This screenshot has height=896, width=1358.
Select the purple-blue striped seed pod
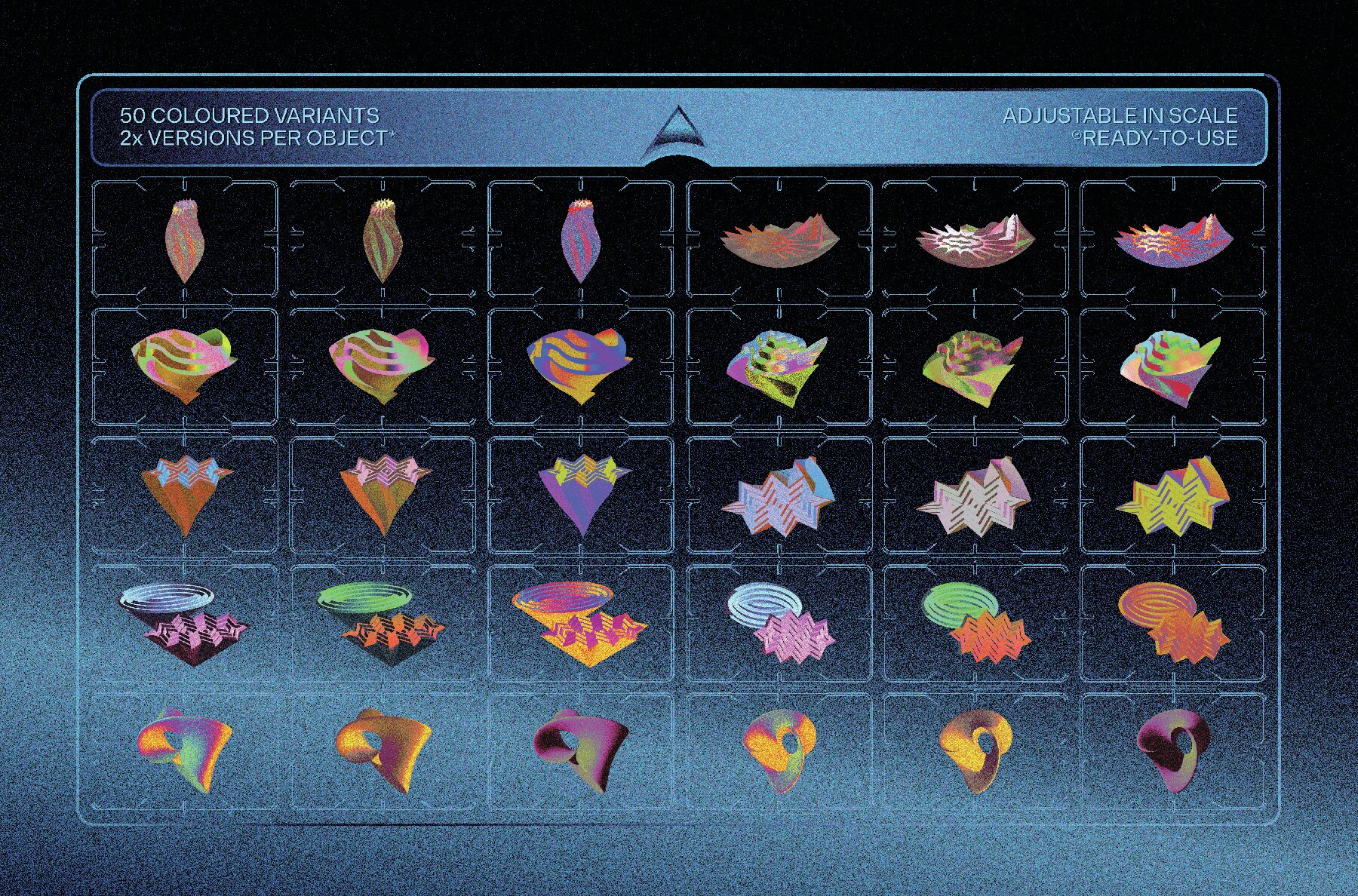point(579,241)
